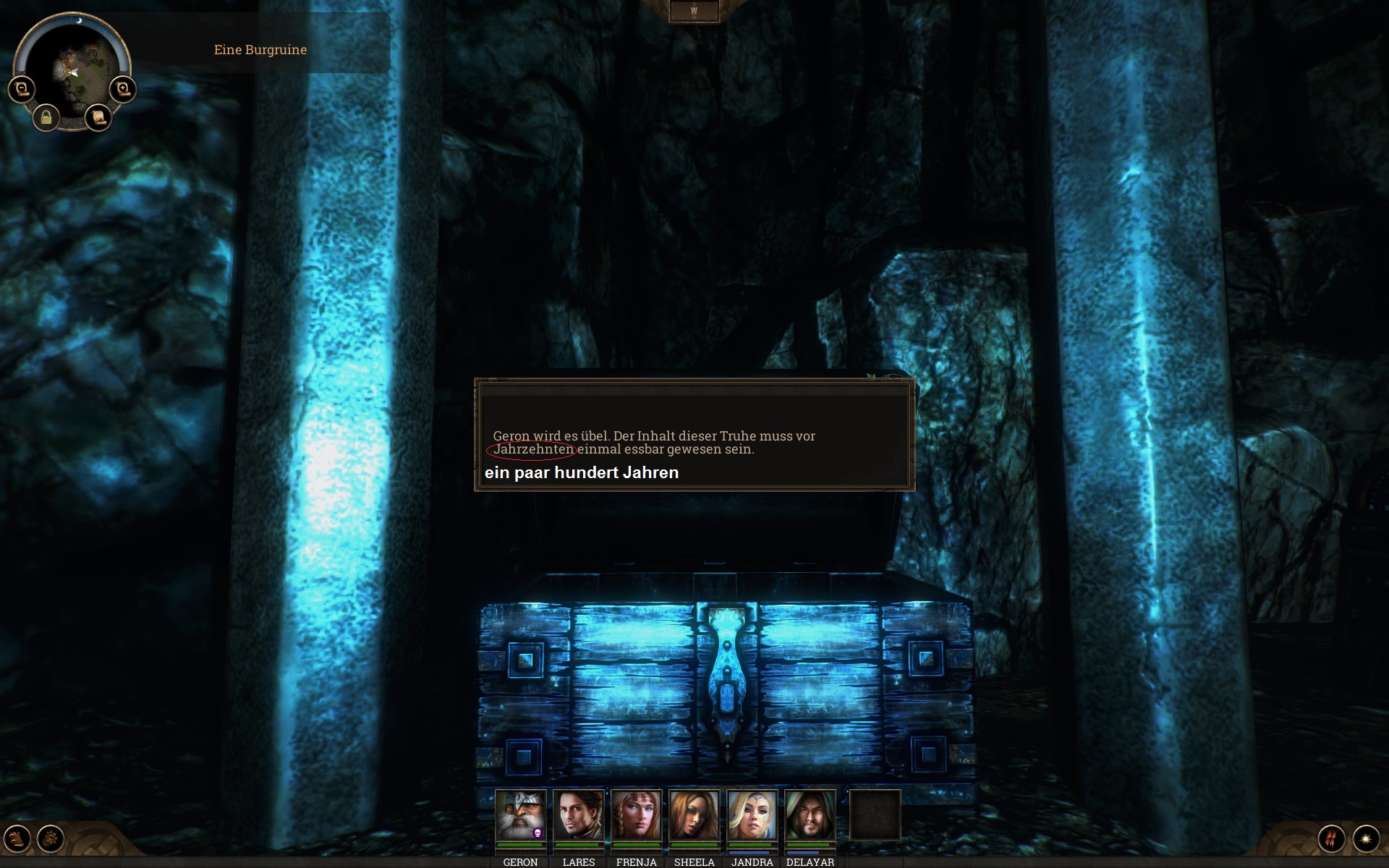Zoom in the minimap with the plus scroll
Screen dimensions: 1389x868
pos(123,89)
